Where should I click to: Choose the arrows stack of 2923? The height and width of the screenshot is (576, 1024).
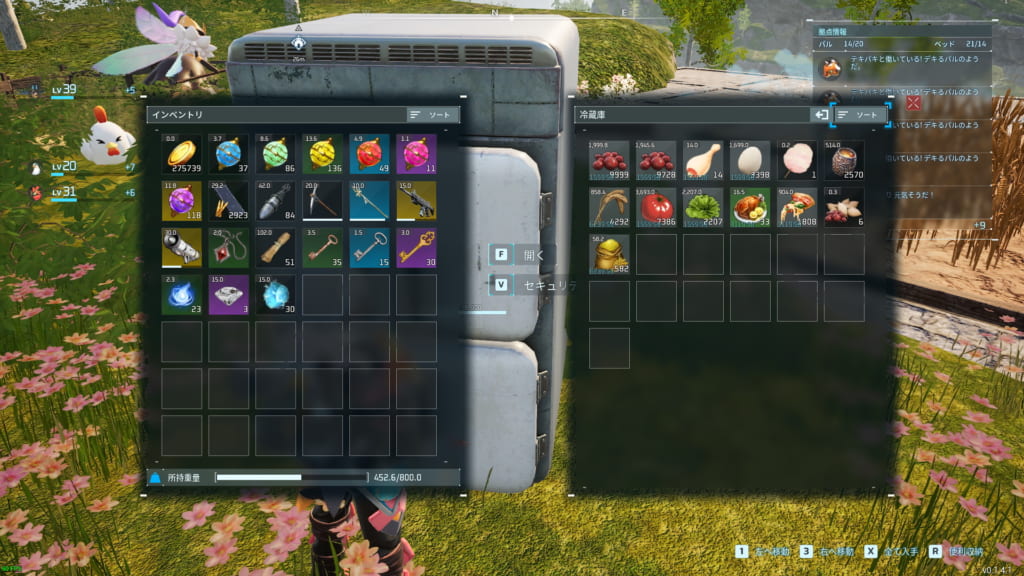[x=228, y=201]
